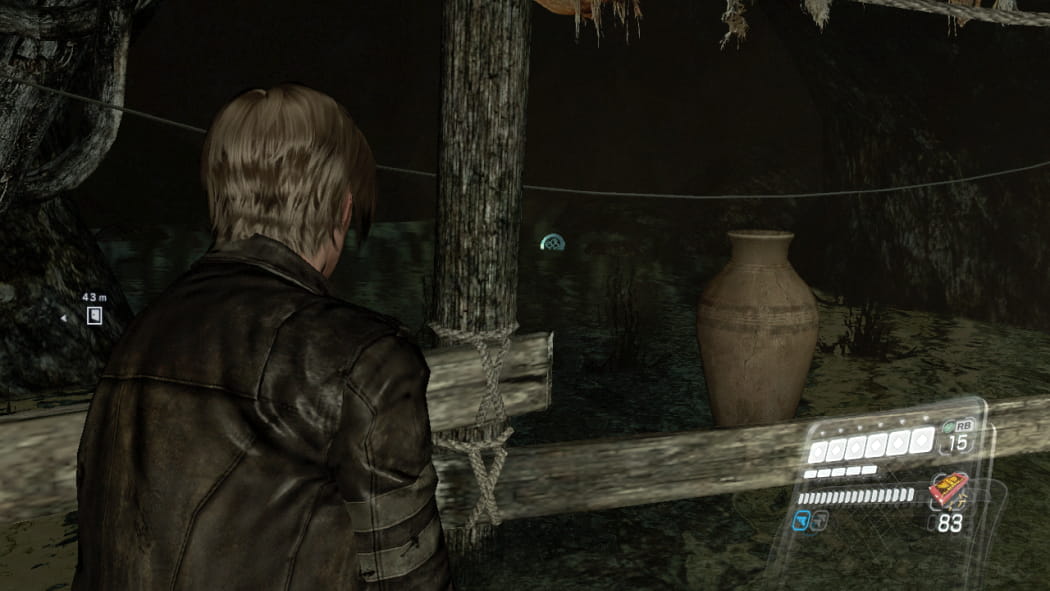
Task: Switch to the grayed-out secondary gun slot
Action: (x=820, y=518)
